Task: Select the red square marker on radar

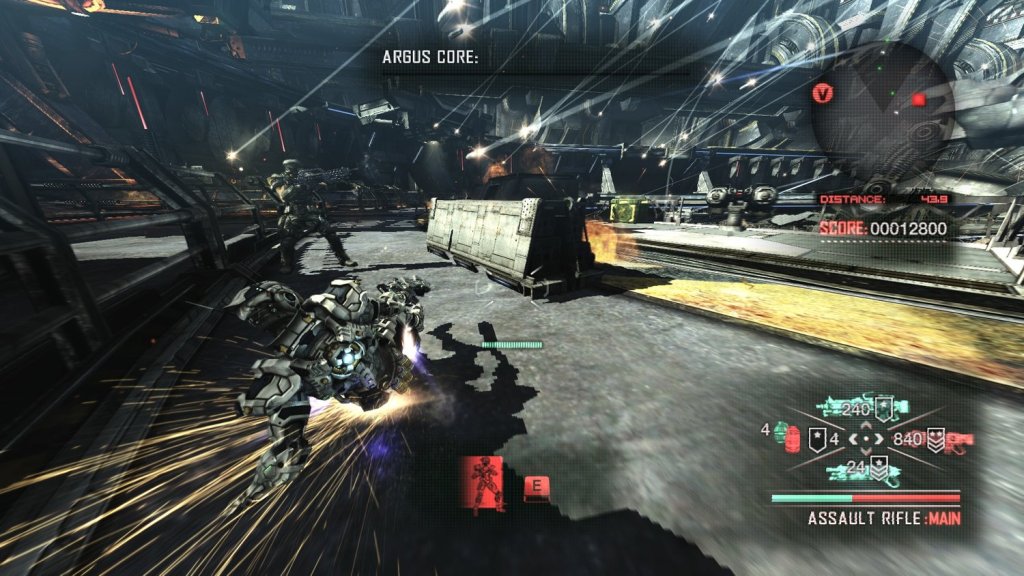Action: [x=918, y=100]
